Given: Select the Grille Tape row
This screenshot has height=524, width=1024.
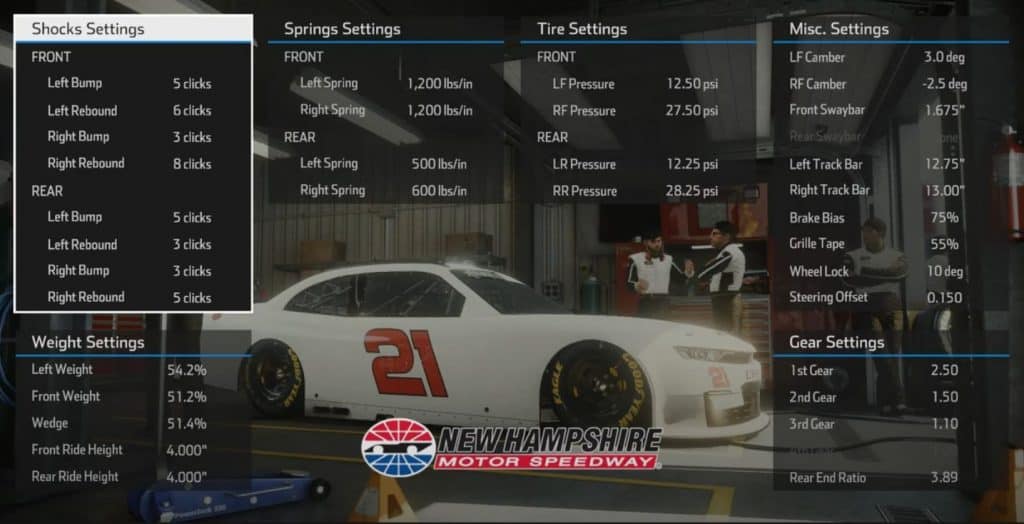Looking at the screenshot, I should [876, 244].
